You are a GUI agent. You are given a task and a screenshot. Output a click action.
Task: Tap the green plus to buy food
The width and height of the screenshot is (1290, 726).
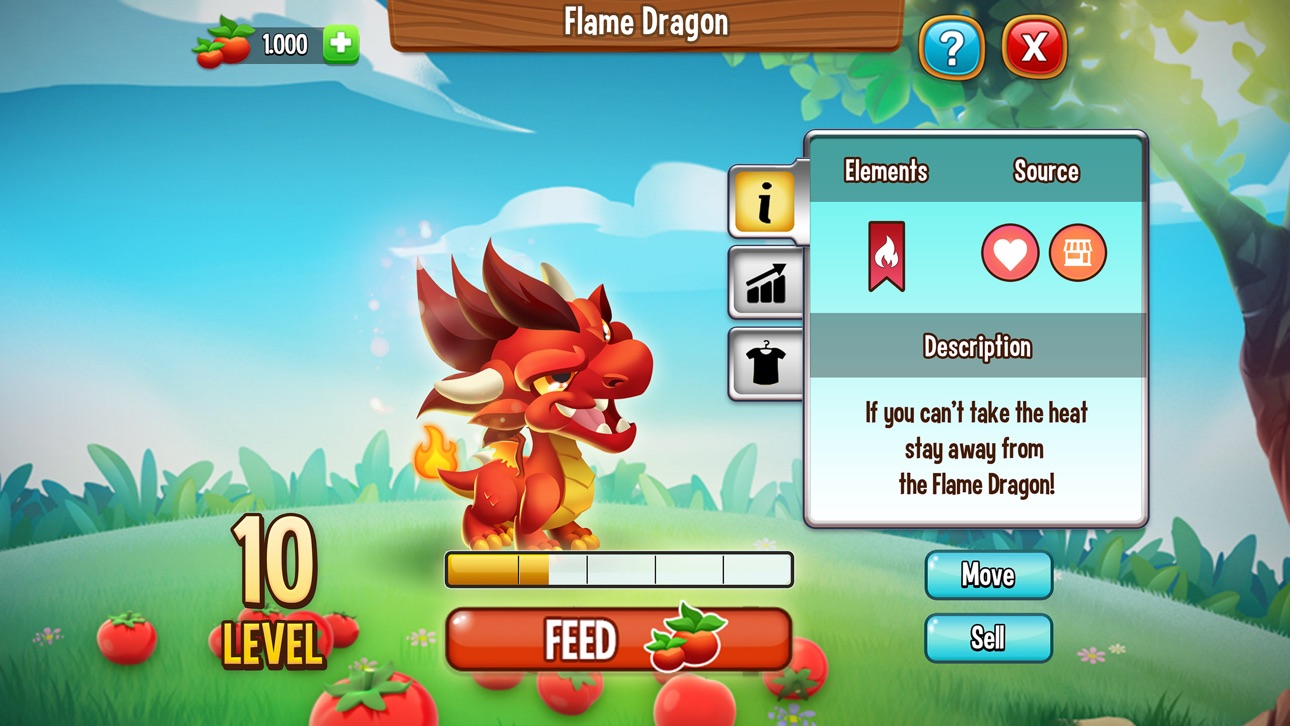click(339, 43)
